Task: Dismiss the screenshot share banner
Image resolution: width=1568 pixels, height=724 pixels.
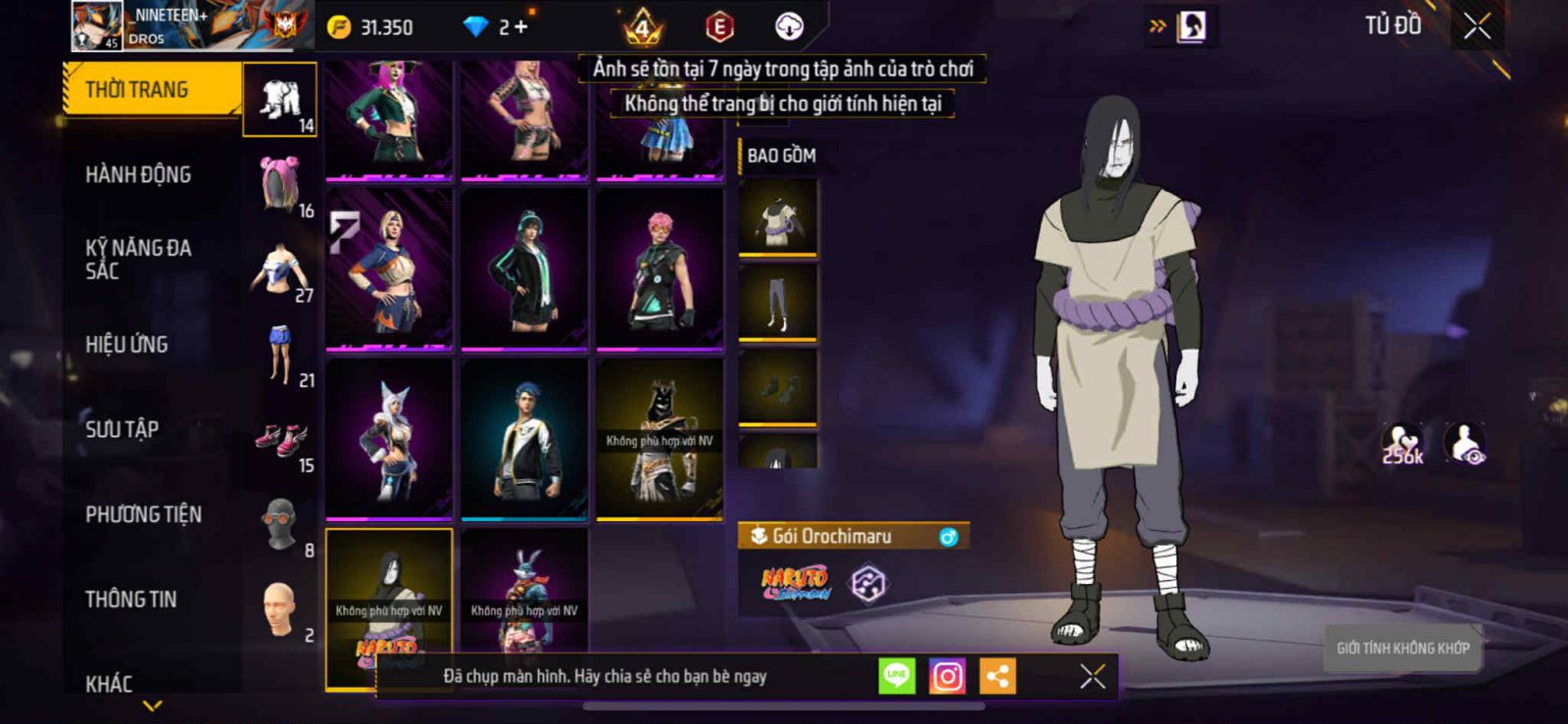Action: tap(1092, 676)
